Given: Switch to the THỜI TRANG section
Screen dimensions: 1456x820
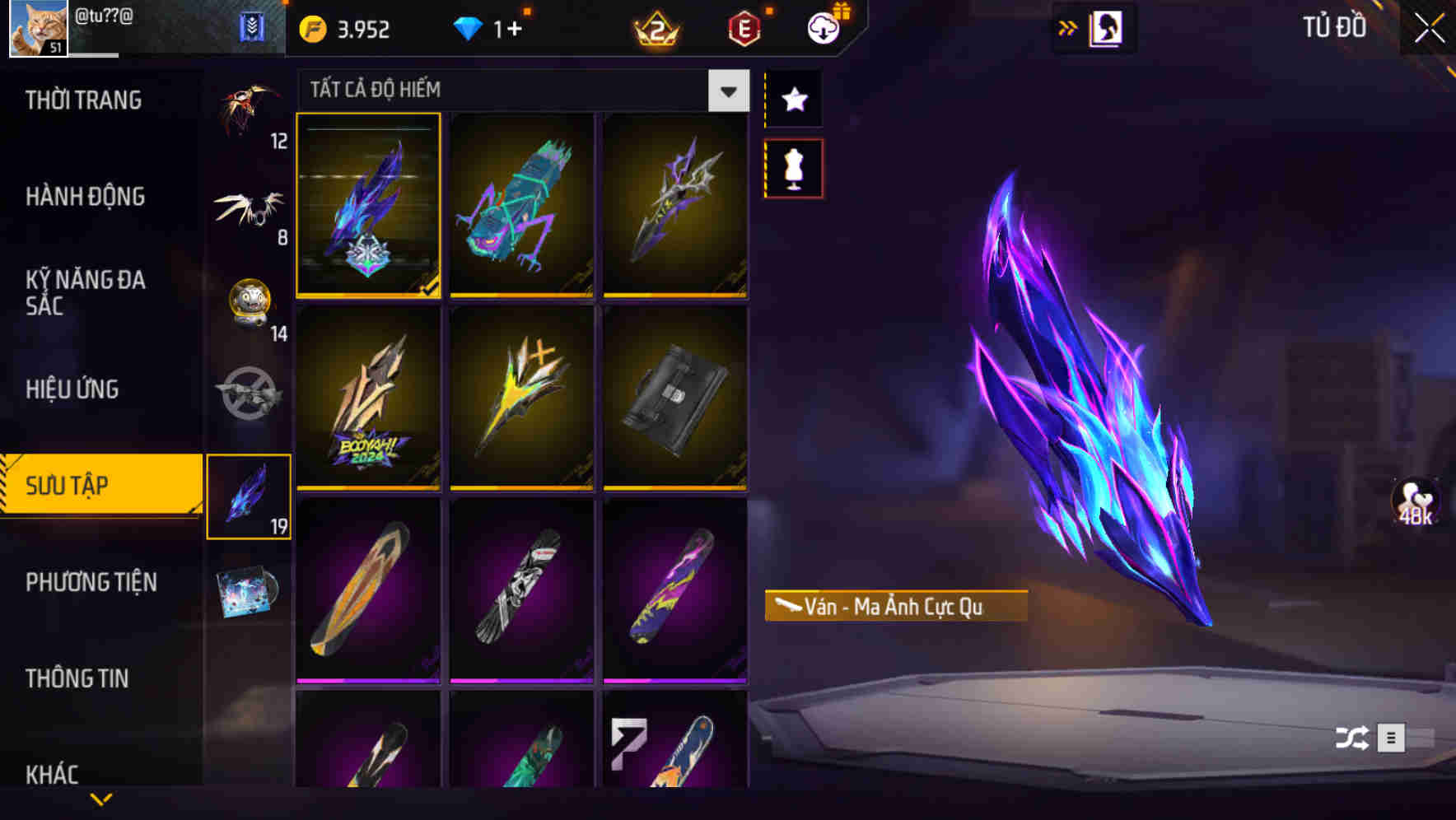Looking at the screenshot, I should pos(82,100).
